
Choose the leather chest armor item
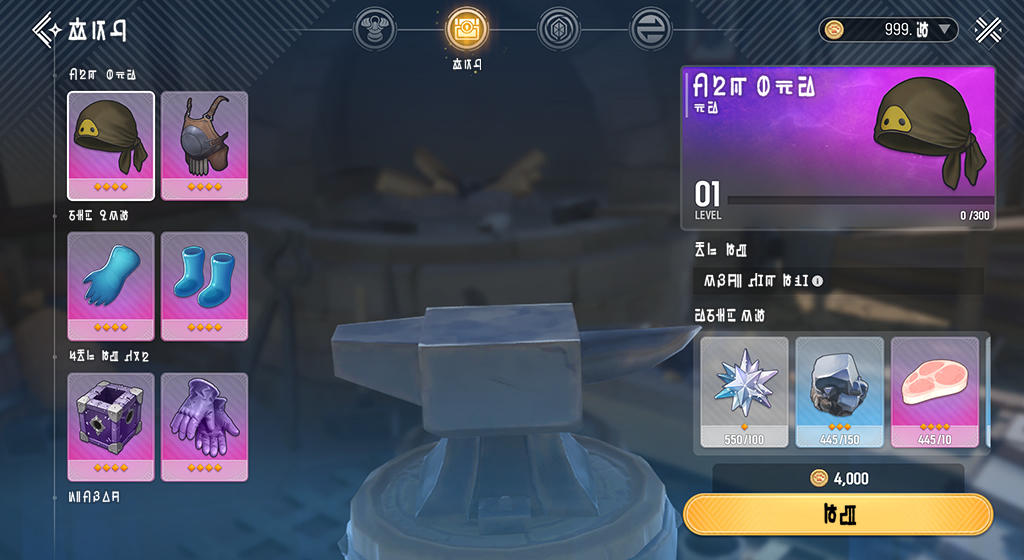204,145
